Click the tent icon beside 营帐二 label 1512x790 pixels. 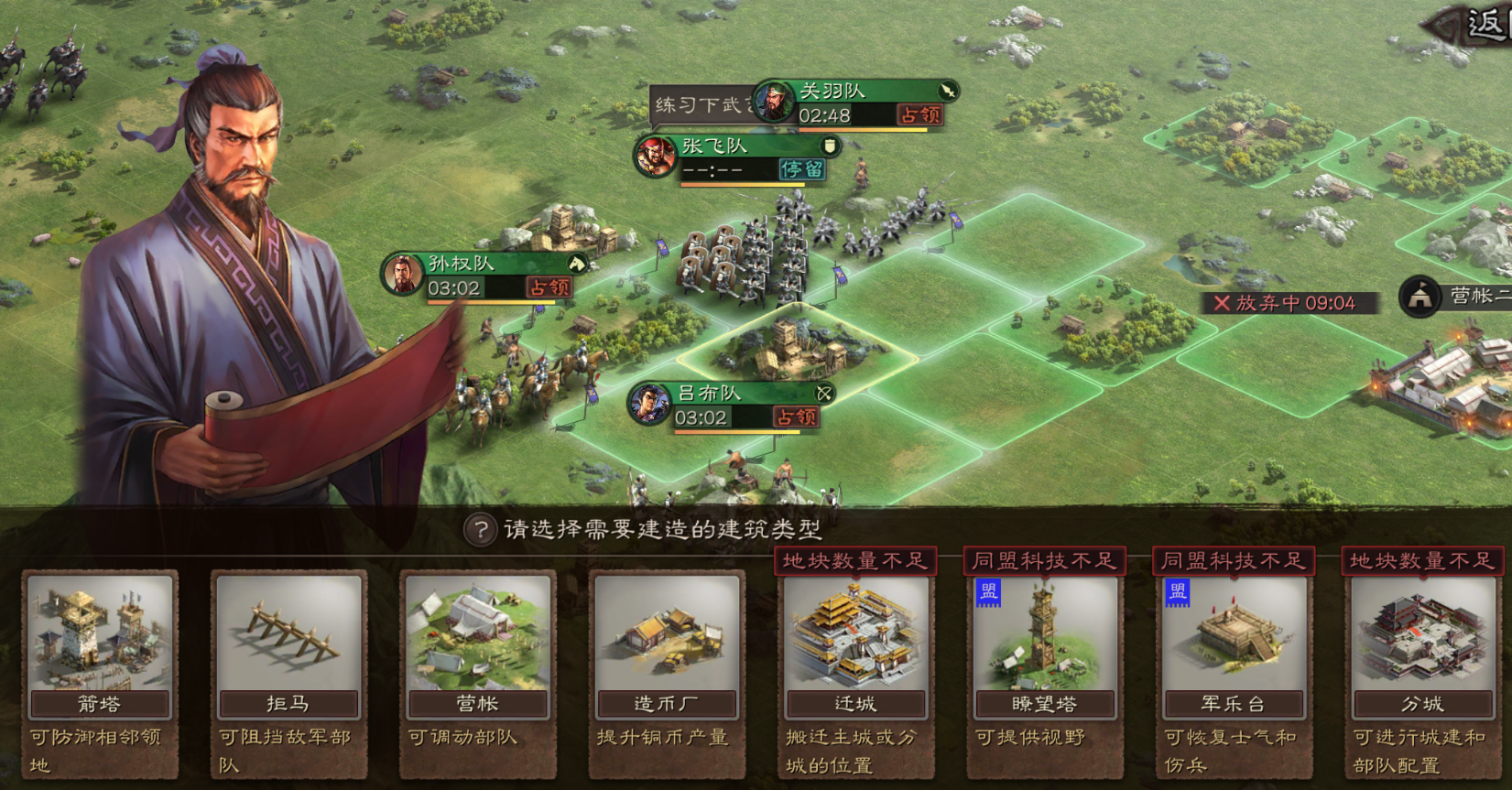pyautogui.click(x=1420, y=297)
